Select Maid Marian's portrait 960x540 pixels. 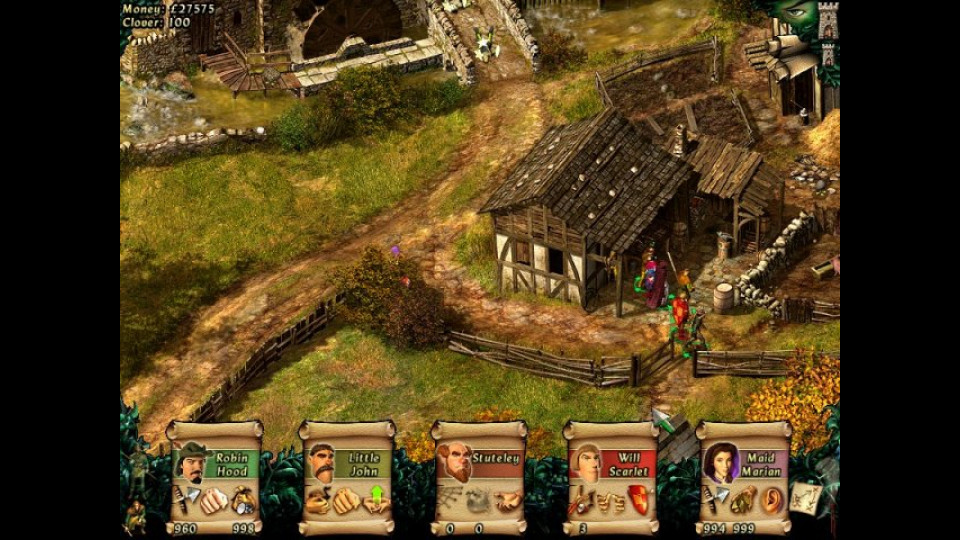[x=720, y=463]
